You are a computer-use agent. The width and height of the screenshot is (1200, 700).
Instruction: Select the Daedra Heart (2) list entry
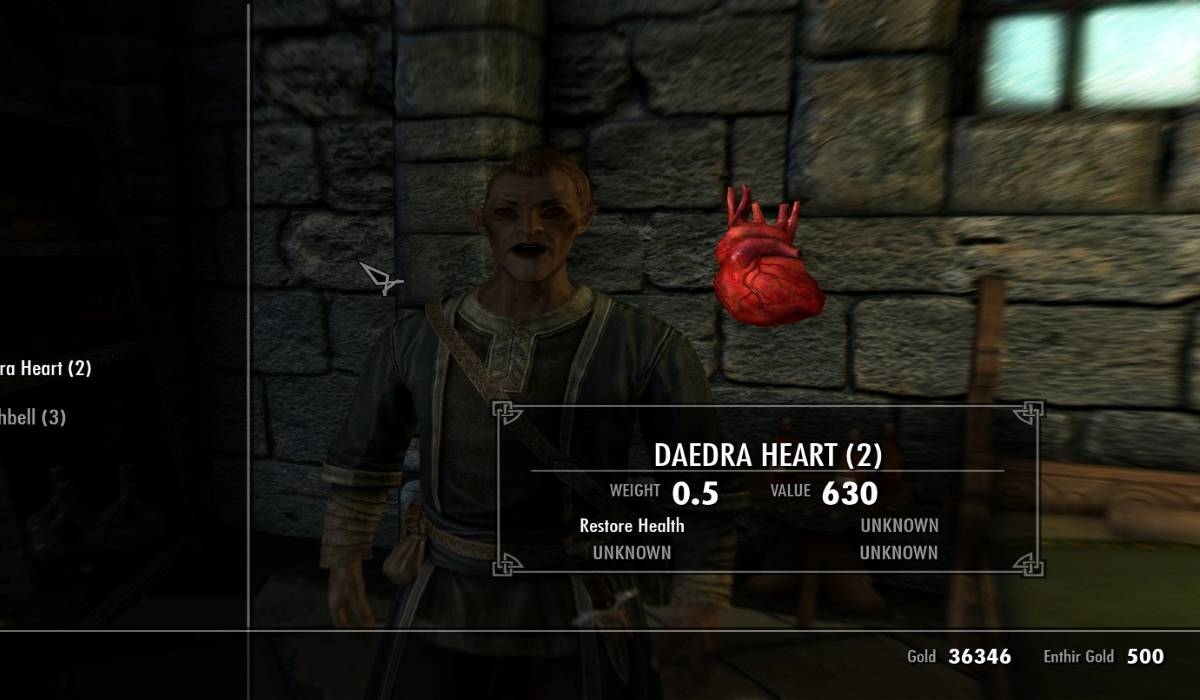tap(45, 368)
